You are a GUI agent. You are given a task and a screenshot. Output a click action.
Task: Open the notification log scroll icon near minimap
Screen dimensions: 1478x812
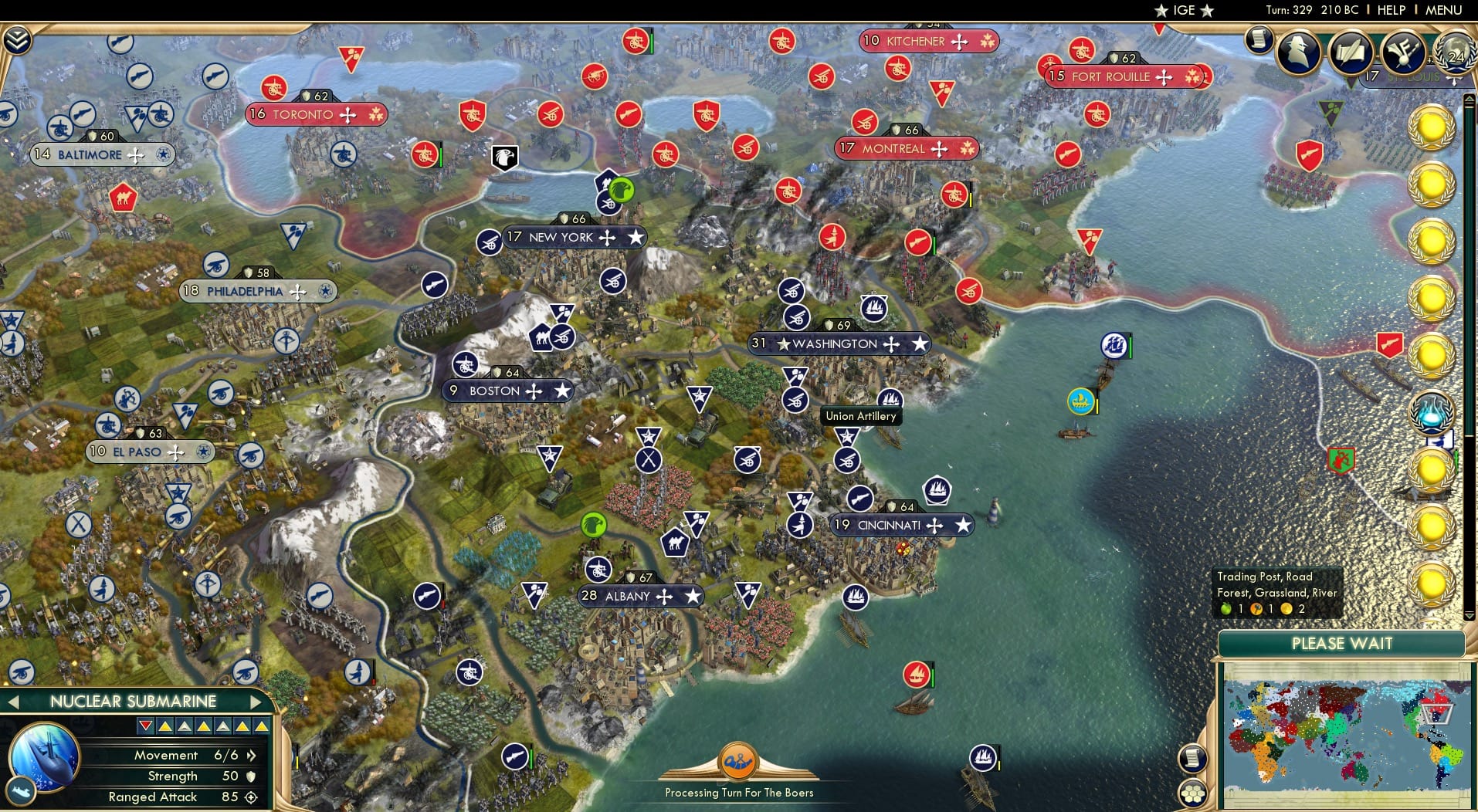click(1194, 758)
